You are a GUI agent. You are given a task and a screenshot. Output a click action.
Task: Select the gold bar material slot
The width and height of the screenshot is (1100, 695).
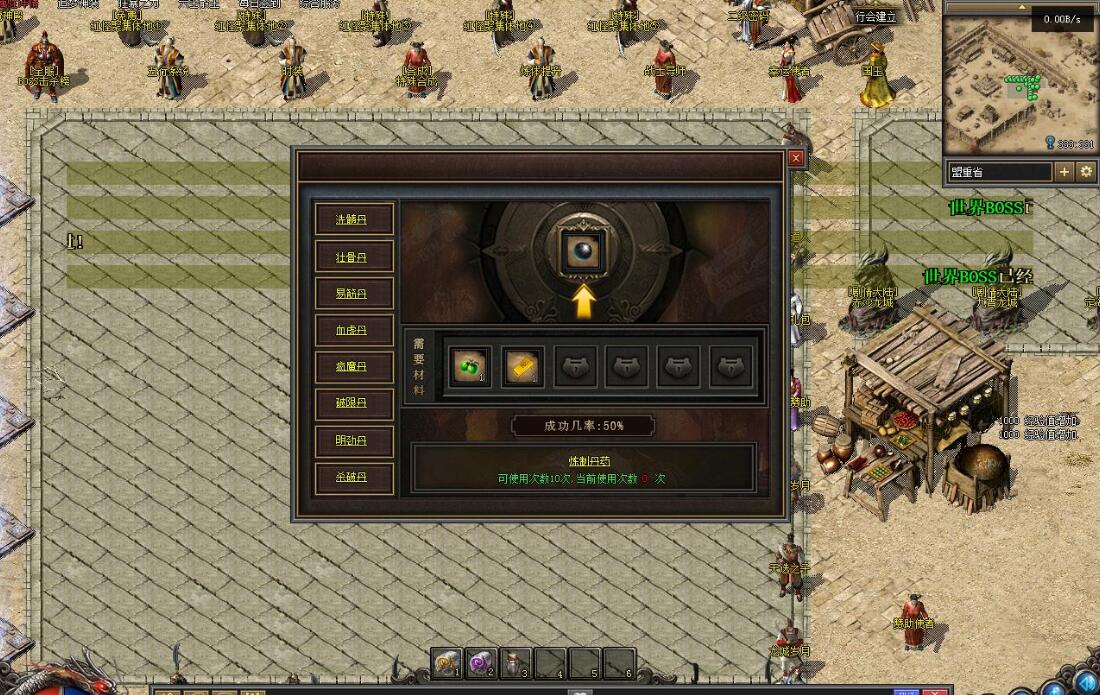point(522,367)
